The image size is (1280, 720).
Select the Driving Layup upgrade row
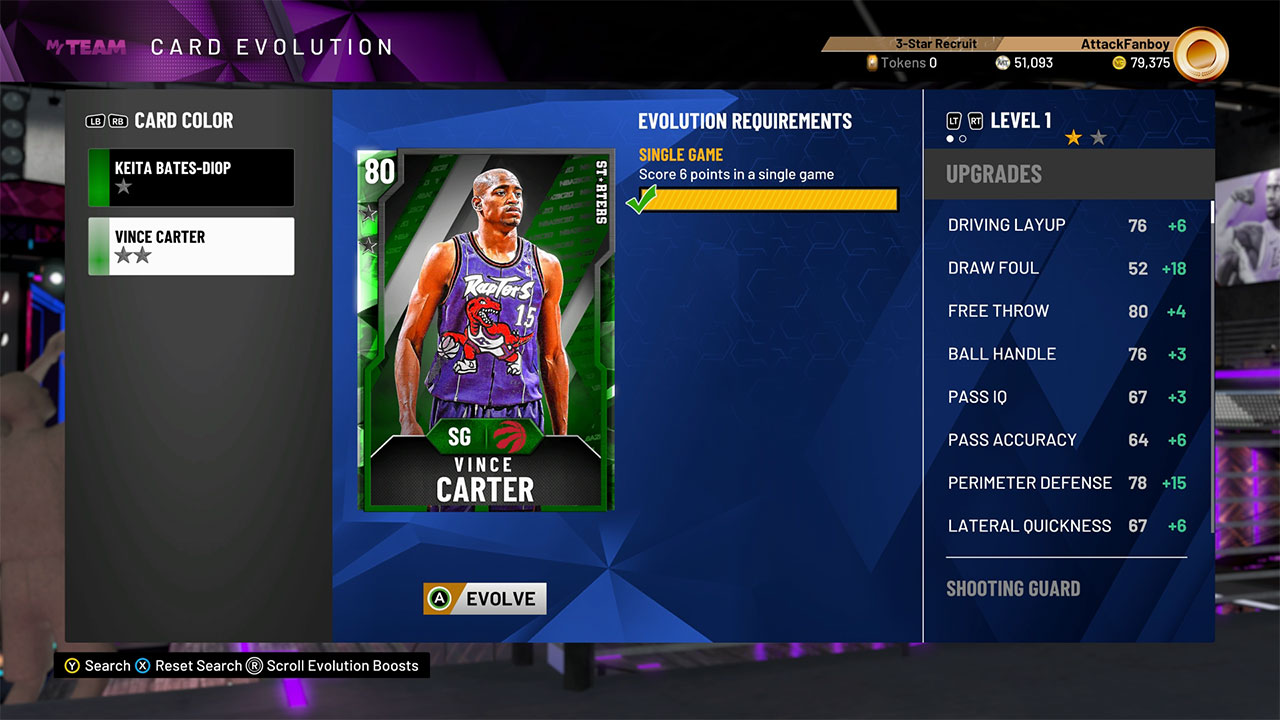[1066, 225]
